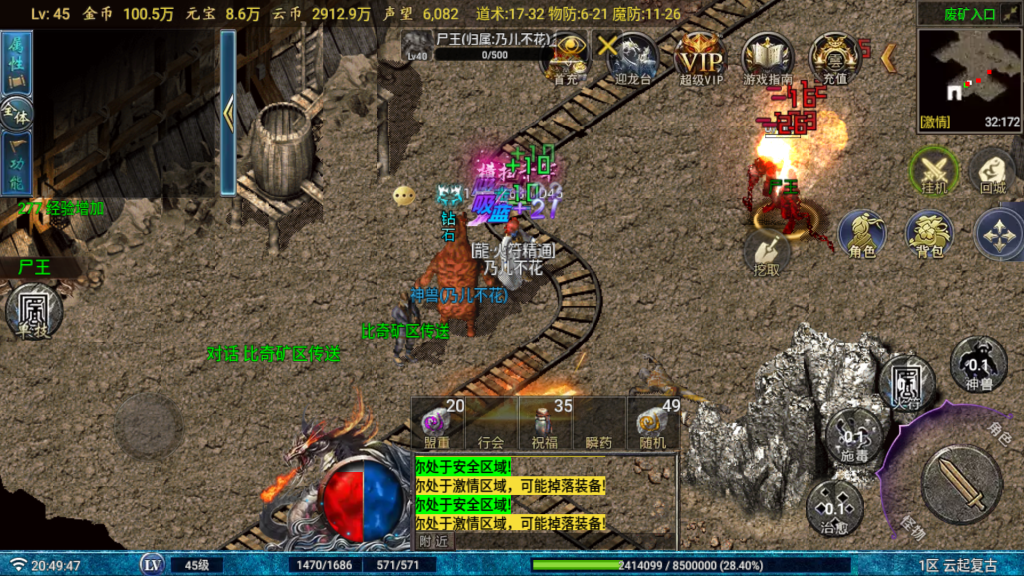This screenshot has height=576, width=1024.
Task: Open the 充值 recharge shop
Action: [835, 57]
